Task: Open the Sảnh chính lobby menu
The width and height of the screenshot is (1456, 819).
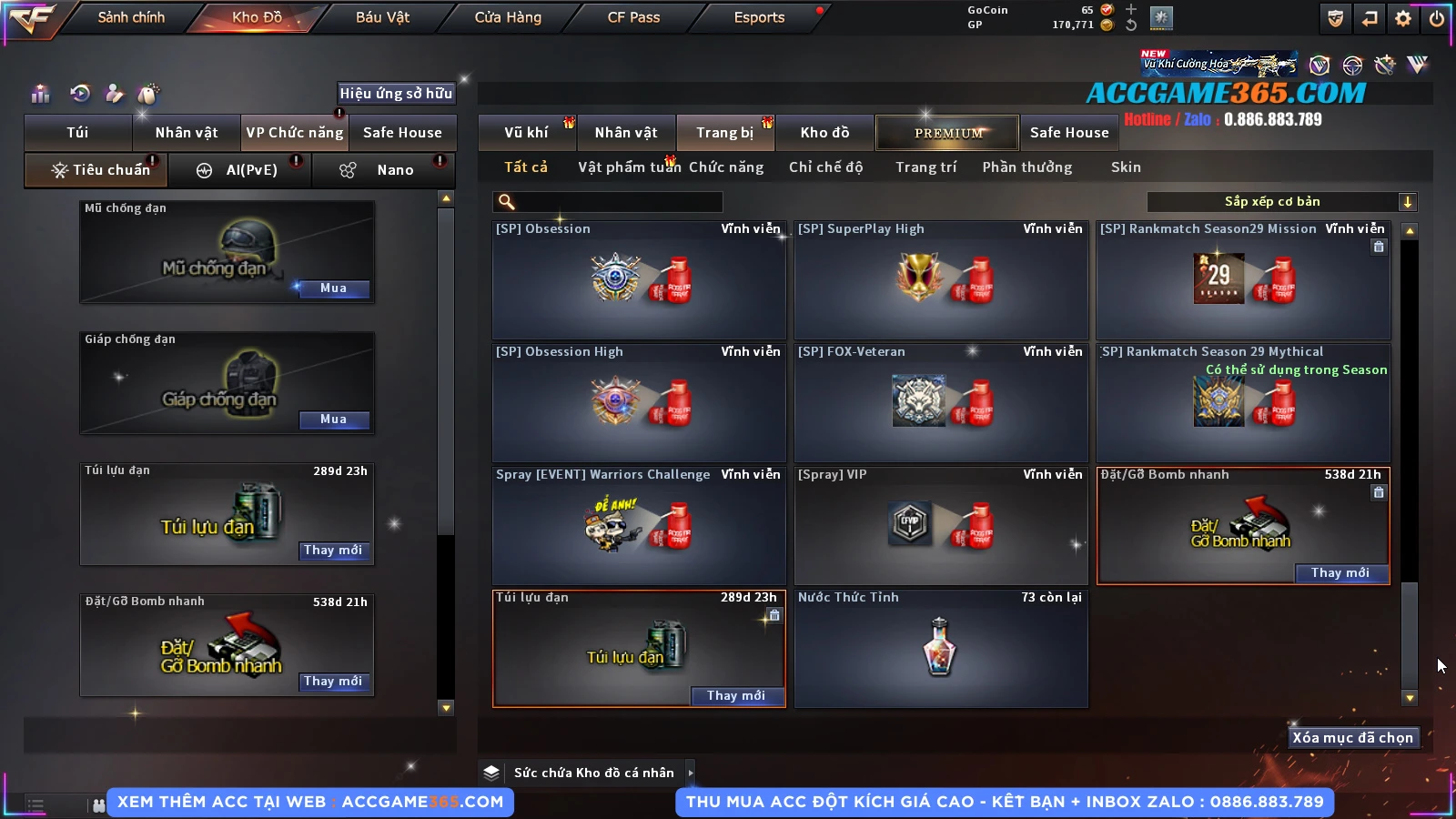Action: (x=131, y=17)
